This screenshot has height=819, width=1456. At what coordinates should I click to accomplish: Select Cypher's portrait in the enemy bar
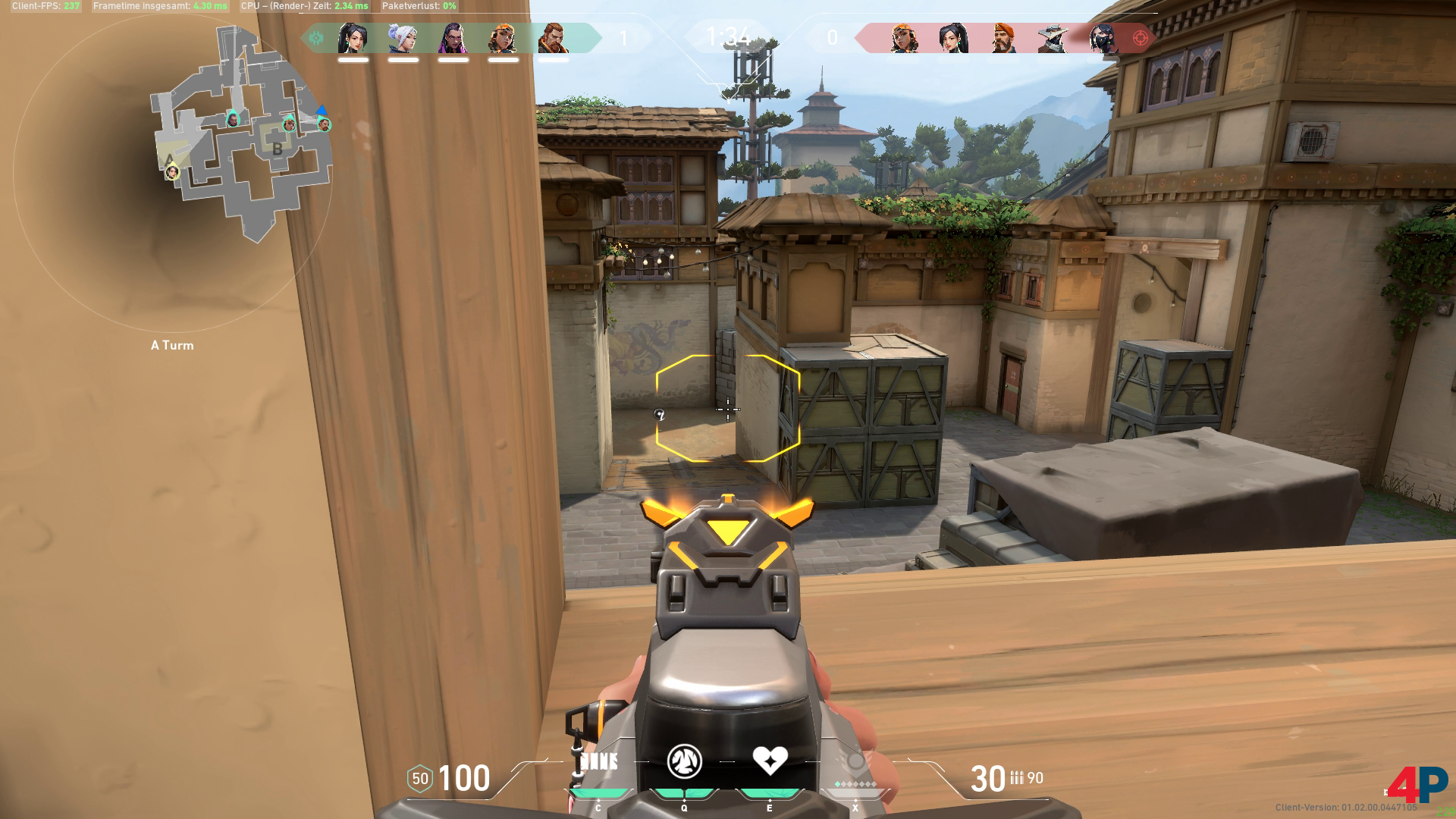click(1053, 38)
